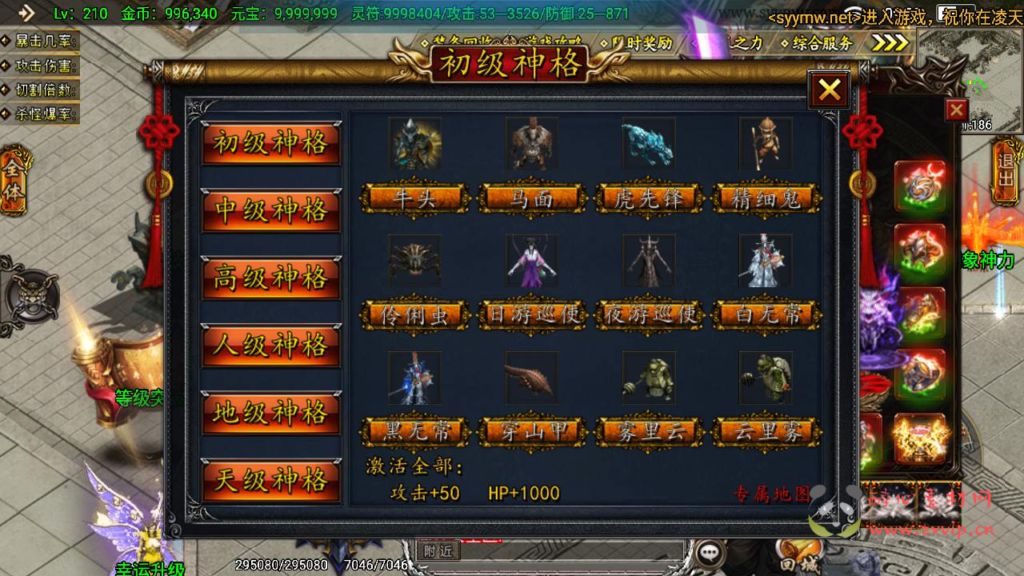Select the 高级神格 tab
Viewport: 1024px width, 576px height.
[x=271, y=278]
